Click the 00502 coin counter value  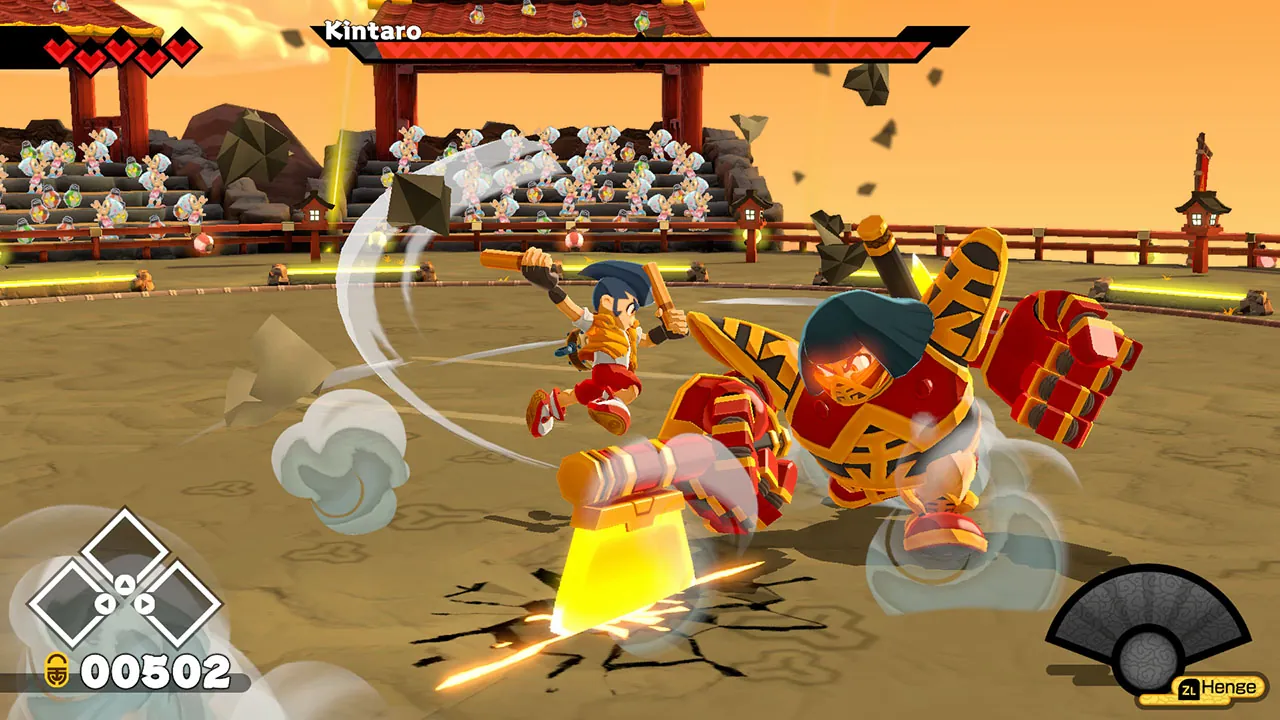pyautogui.click(x=155, y=670)
